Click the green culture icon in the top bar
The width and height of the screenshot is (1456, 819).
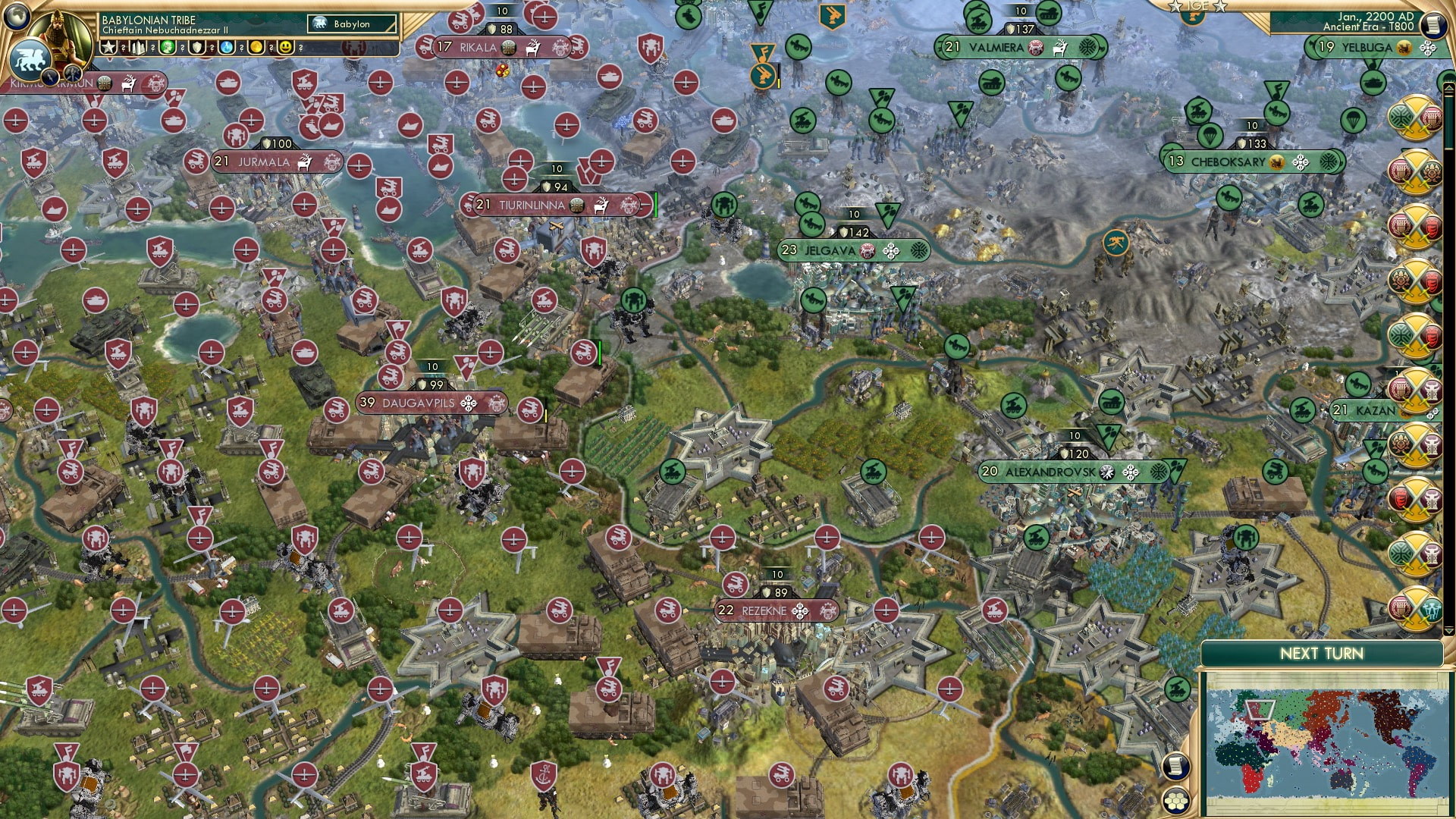pyautogui.click(x=168, y=46)
